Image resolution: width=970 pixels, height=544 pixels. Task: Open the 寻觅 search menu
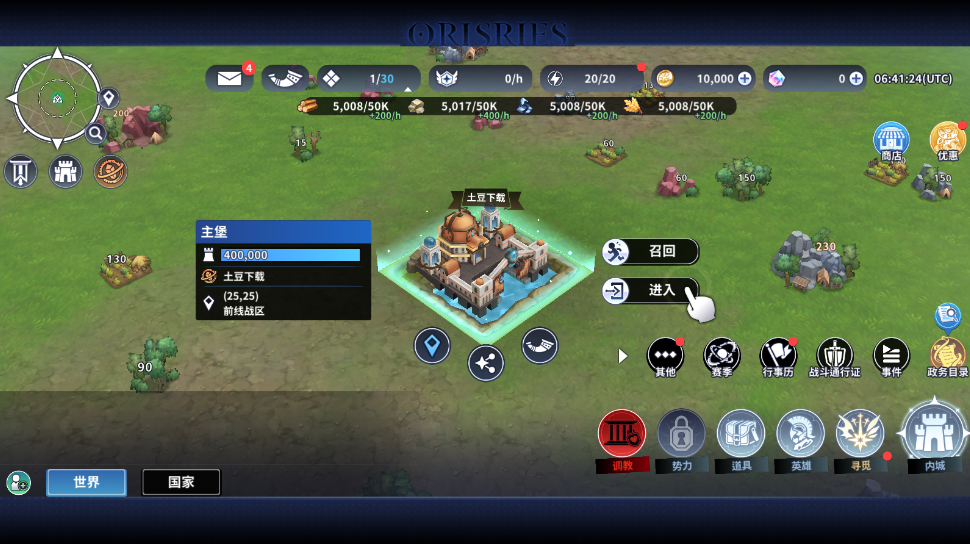(860, 435)
